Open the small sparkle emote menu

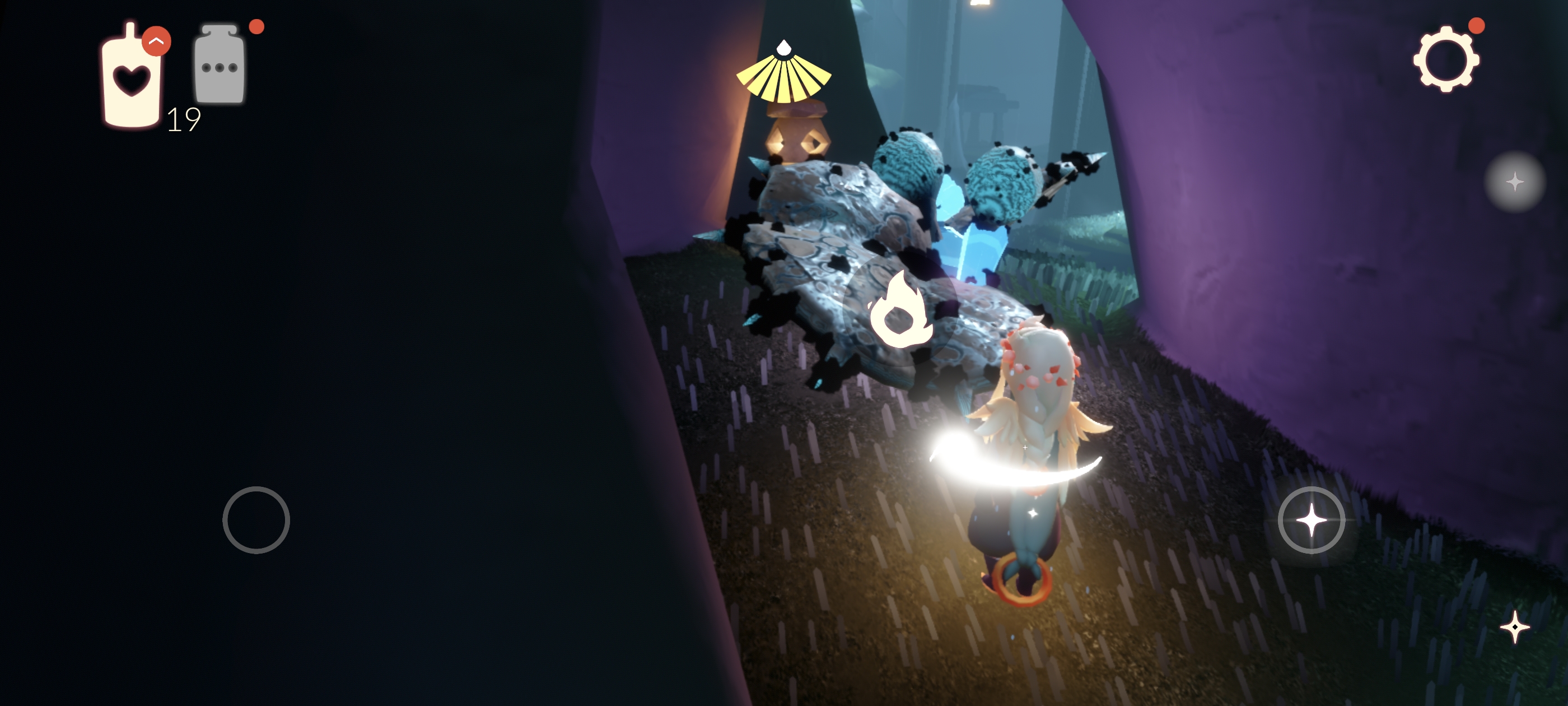point(1514,628)
